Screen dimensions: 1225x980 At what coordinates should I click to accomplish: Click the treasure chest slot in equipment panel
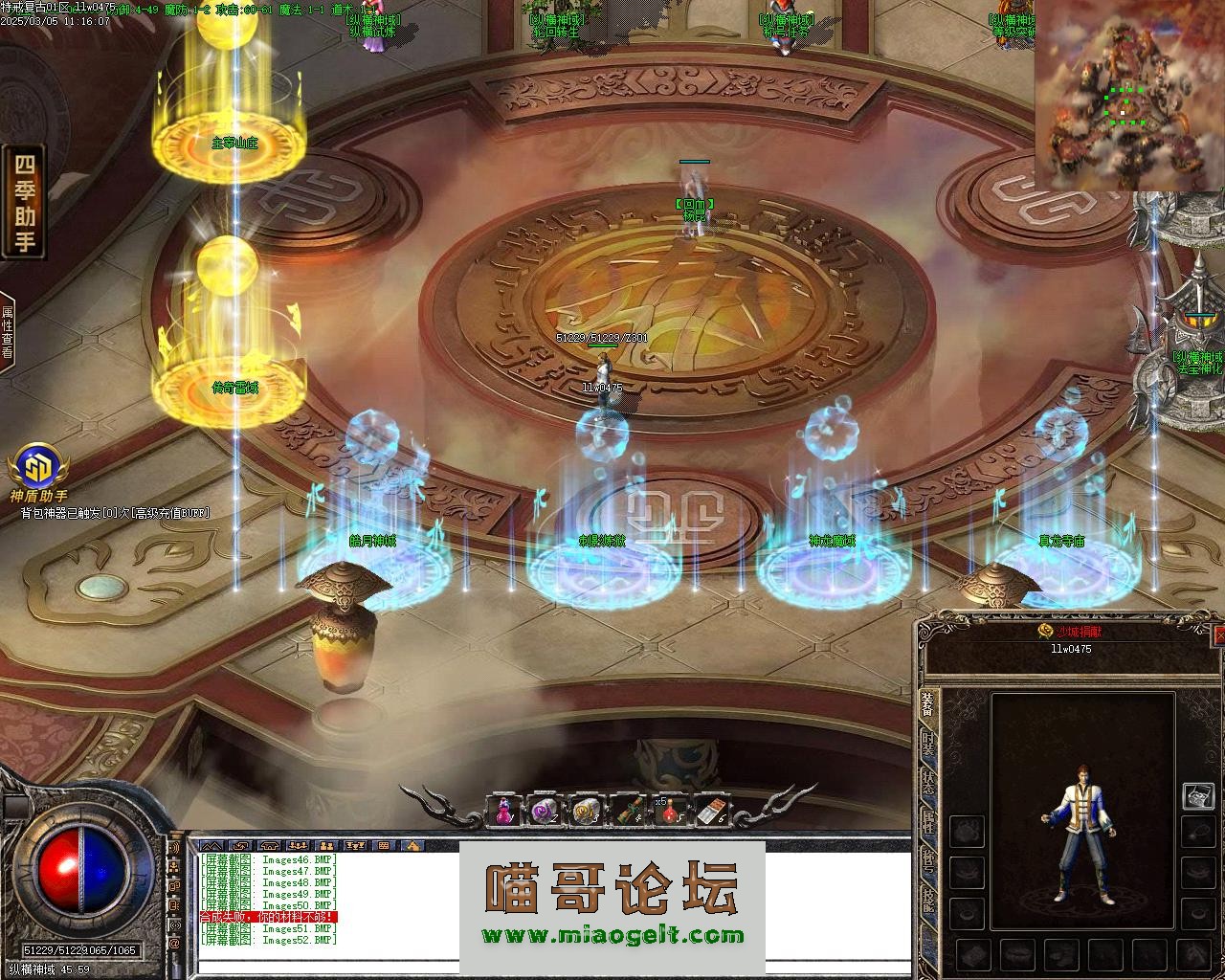(x=1197, y=796)
